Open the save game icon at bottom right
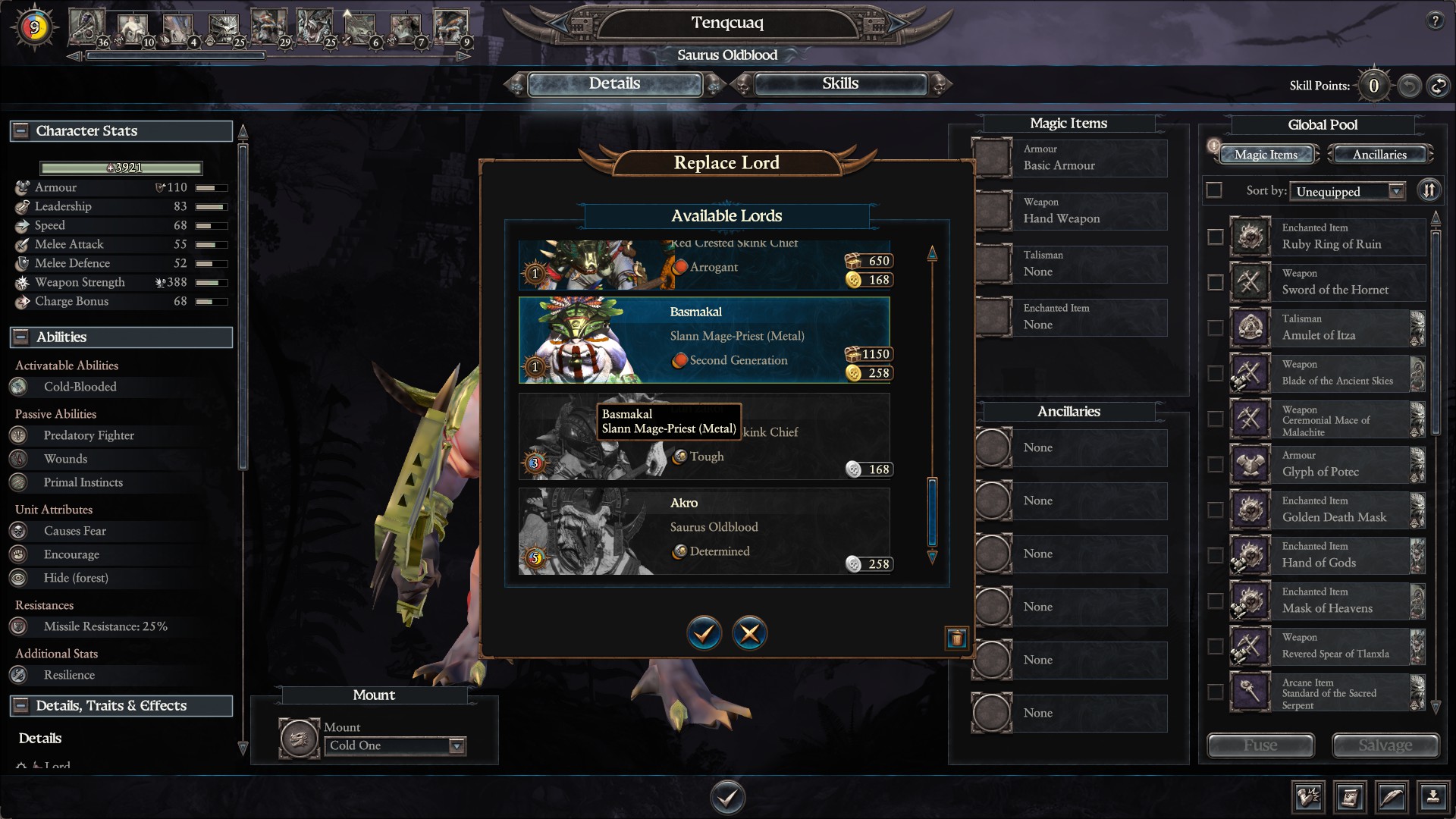Screen dimensions: 1456x819 1432,797
